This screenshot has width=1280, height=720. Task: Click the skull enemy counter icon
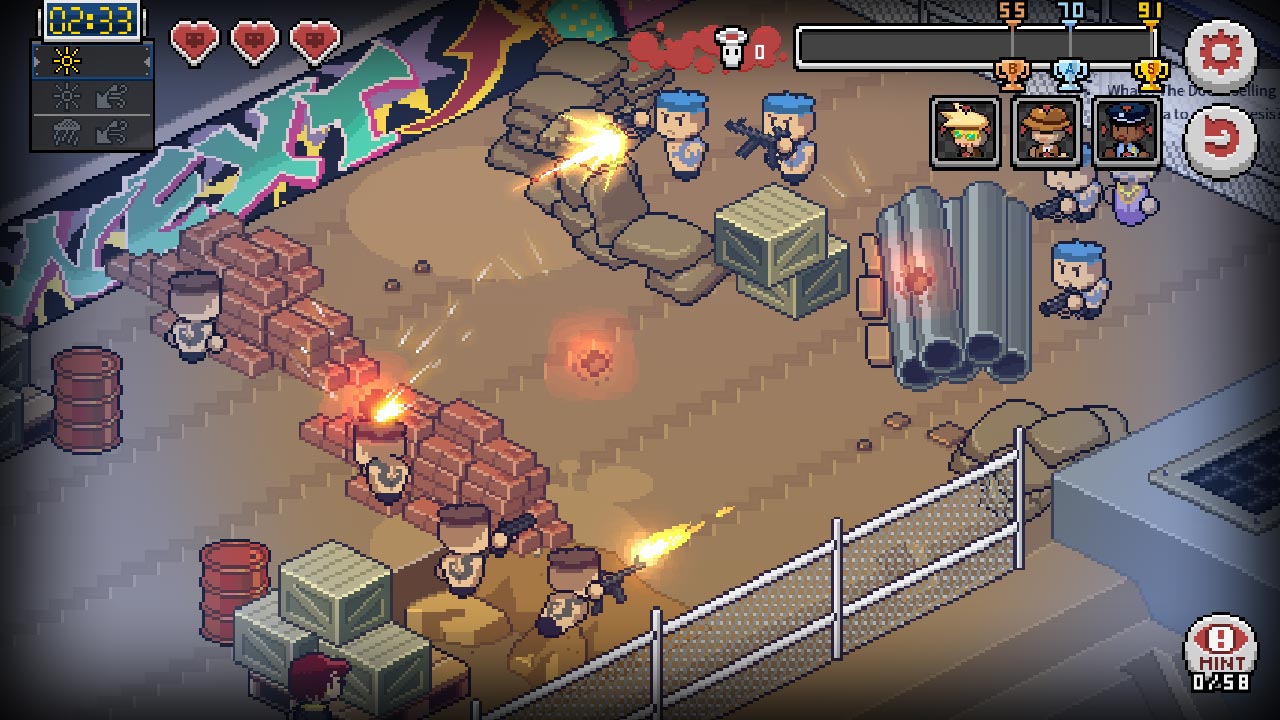[729, 40]
